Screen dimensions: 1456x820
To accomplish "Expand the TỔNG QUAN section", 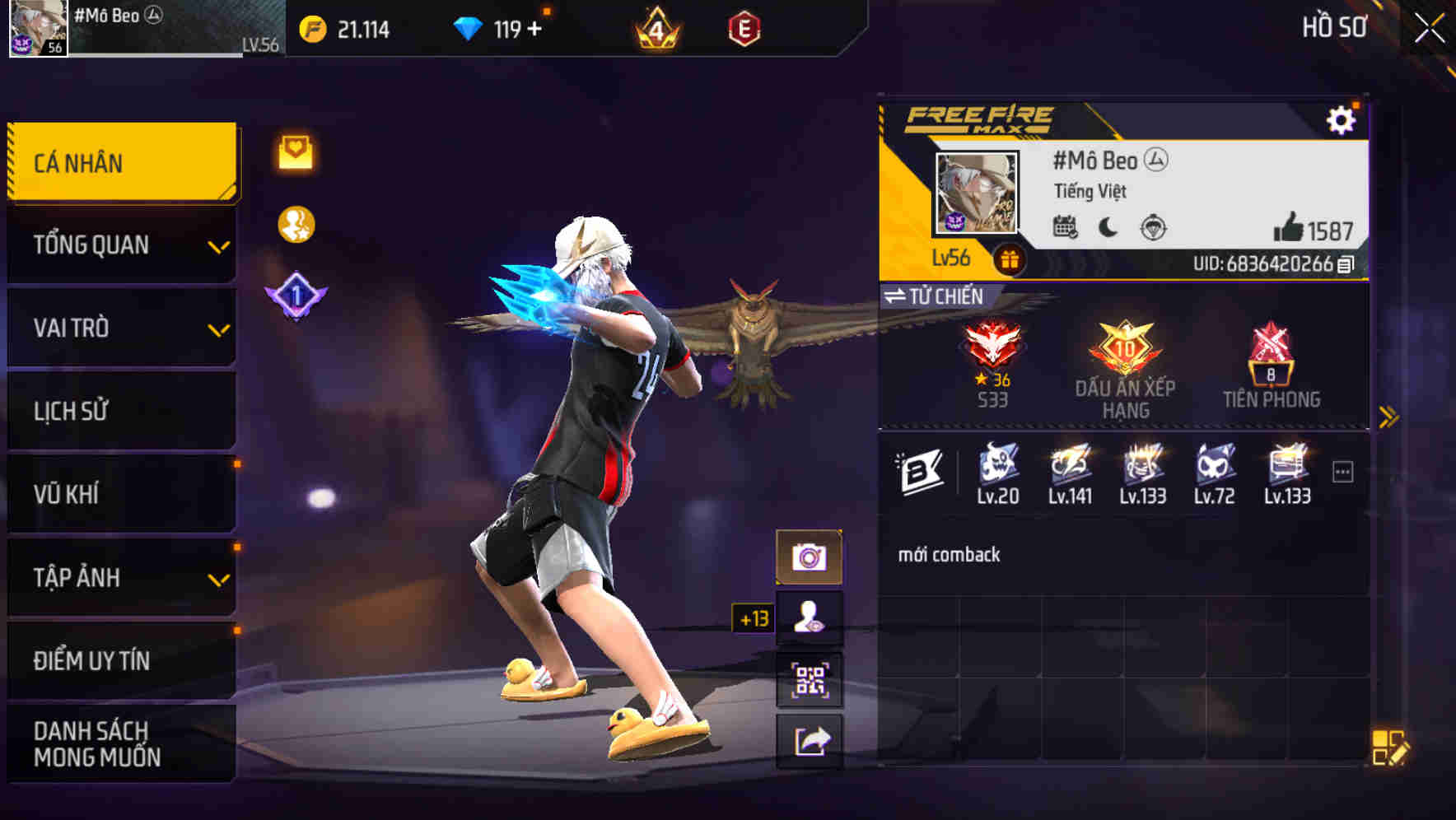I will coord(120,245).
